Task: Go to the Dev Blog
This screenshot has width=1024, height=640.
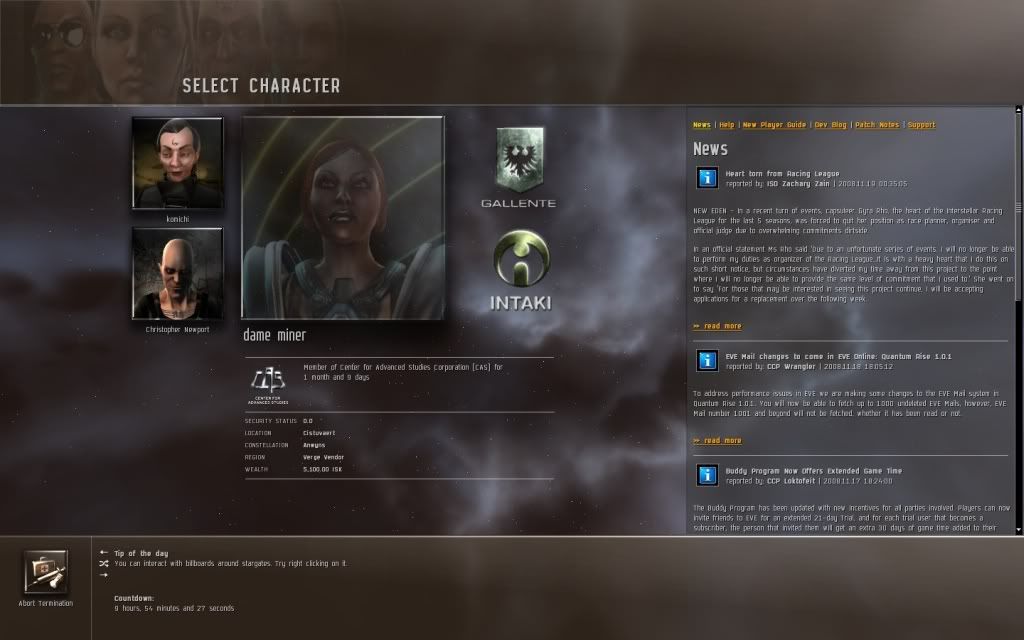Action: pos(830,125)
